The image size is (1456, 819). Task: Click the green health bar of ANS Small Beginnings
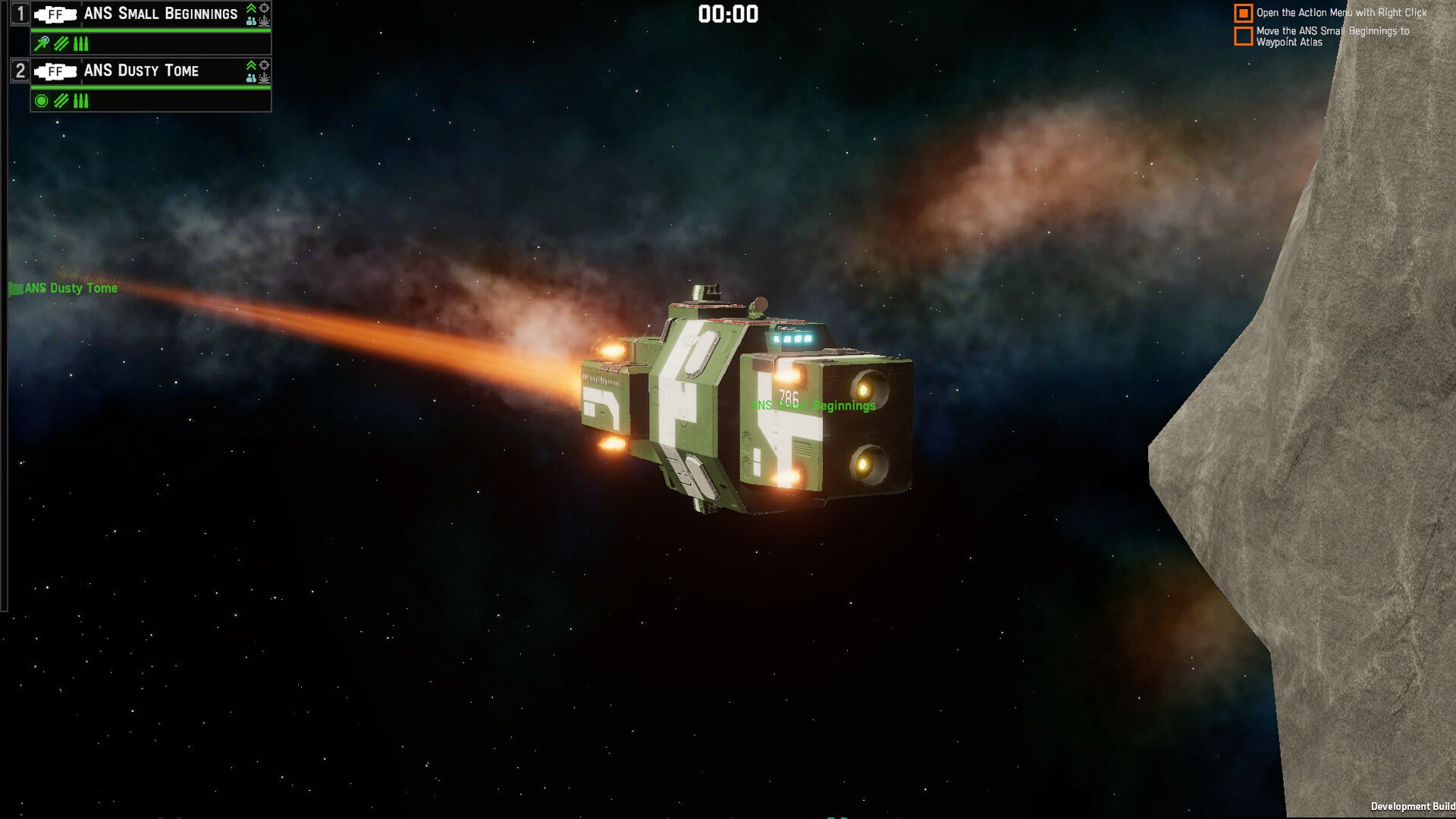point(152,30)
